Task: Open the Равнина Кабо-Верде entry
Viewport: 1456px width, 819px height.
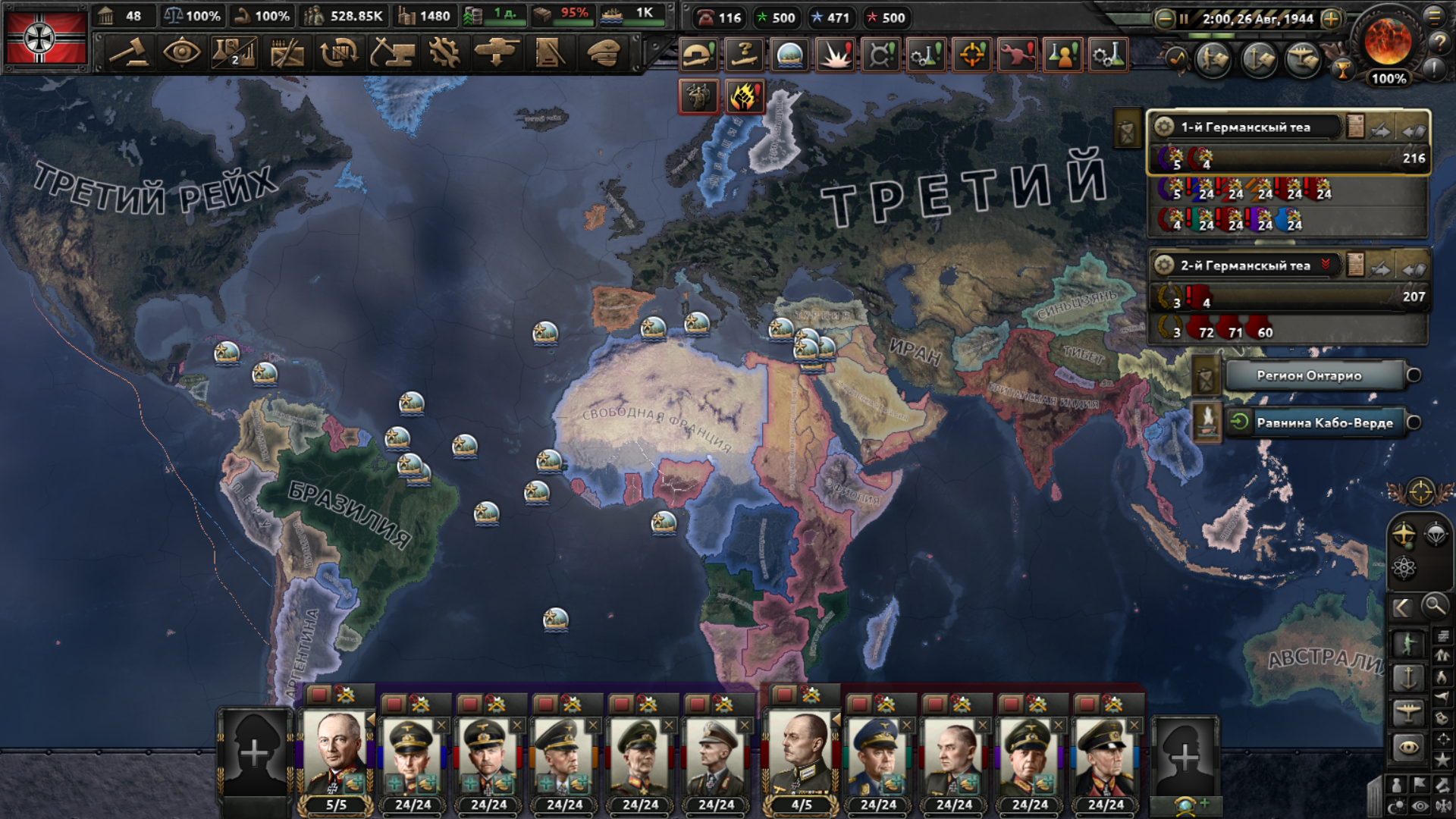Action: tap(1324, 422)
